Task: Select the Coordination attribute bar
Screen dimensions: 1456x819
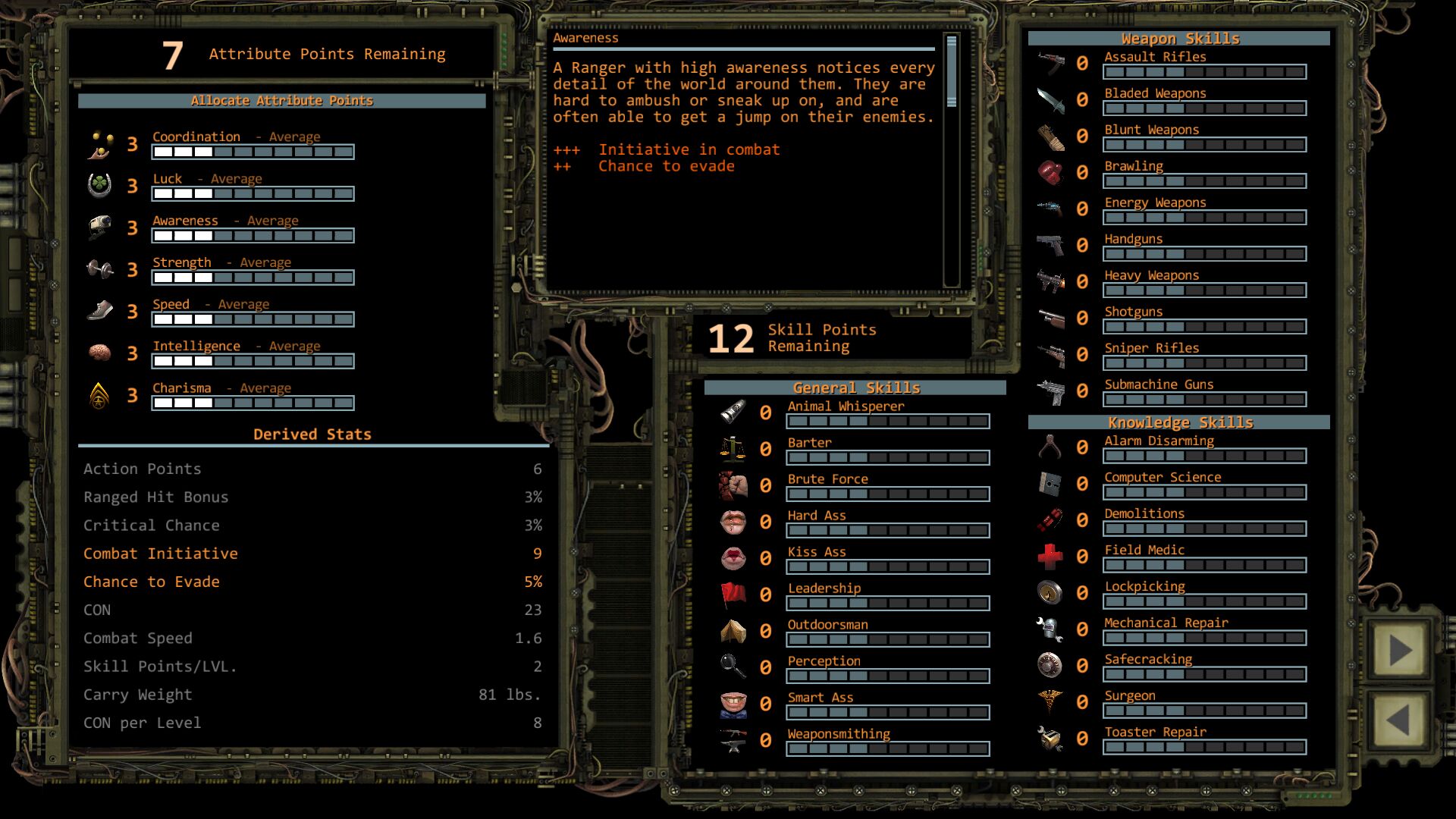Action: coord(253,152)
